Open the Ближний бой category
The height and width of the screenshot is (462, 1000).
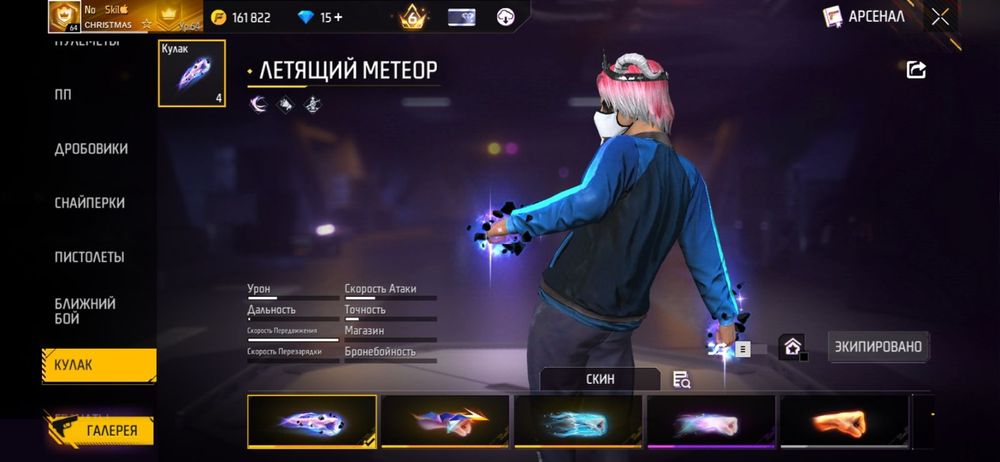[x=85, y=310]
